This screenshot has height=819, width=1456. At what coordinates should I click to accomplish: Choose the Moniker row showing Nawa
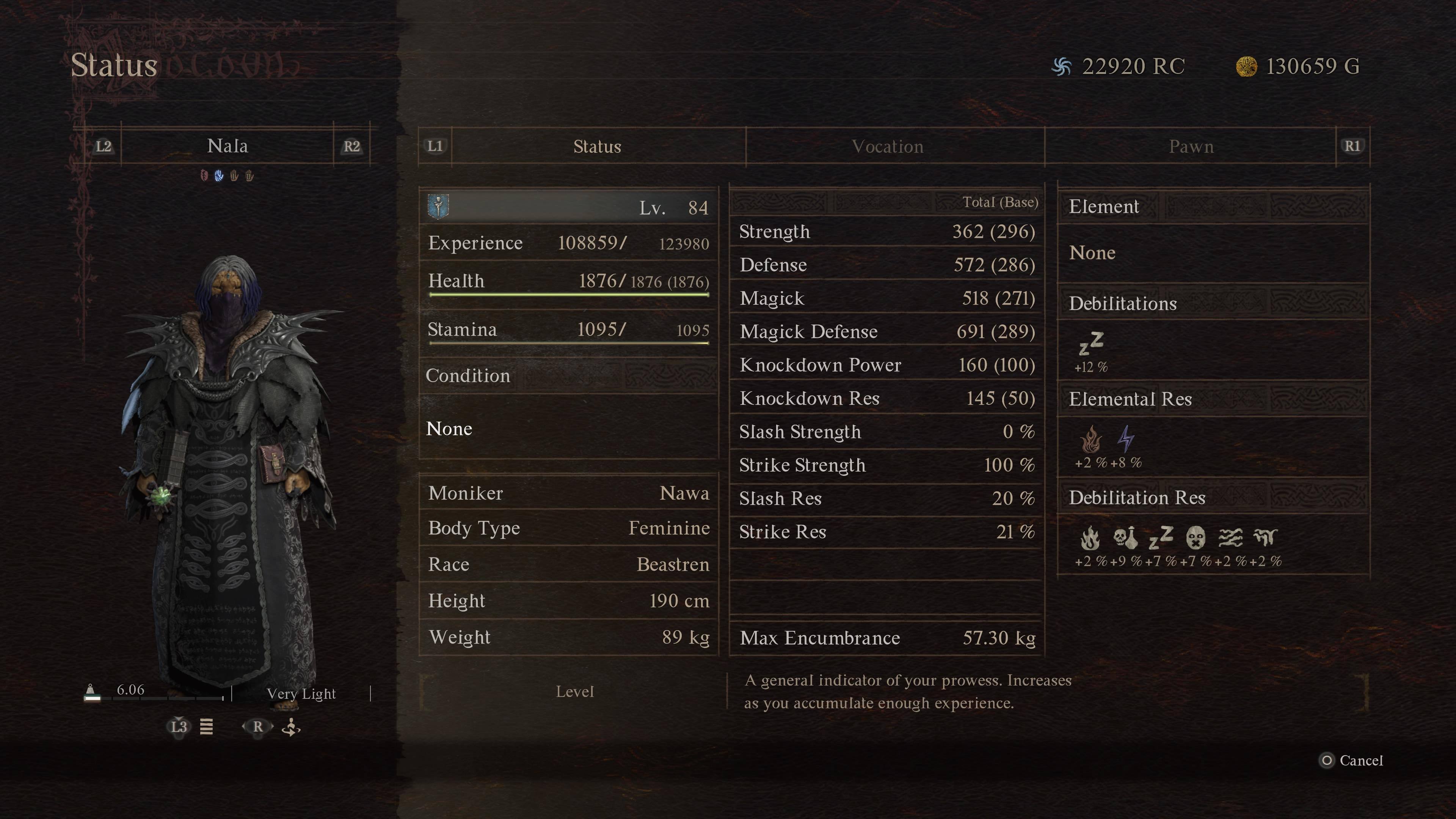point(568,493)
